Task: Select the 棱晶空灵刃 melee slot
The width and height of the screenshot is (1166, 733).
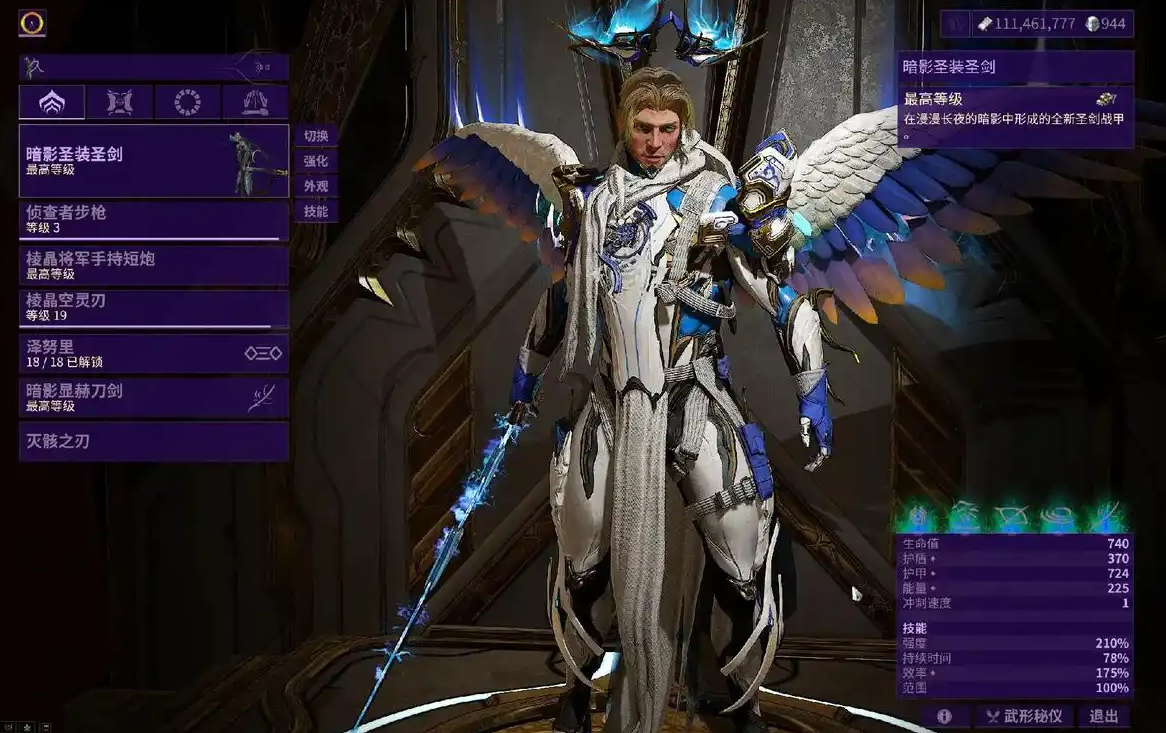Action: [153, 308]
